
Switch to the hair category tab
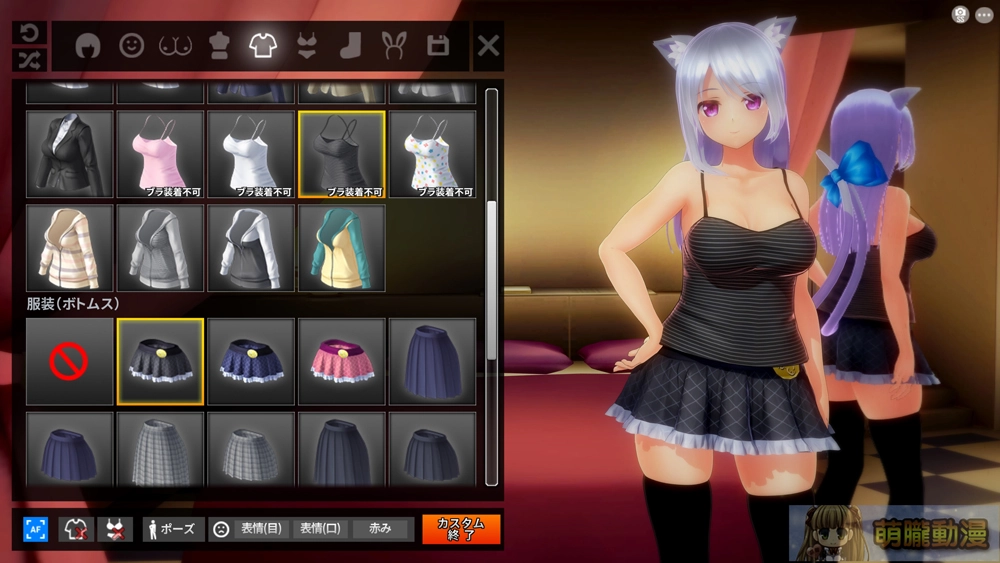87,45
